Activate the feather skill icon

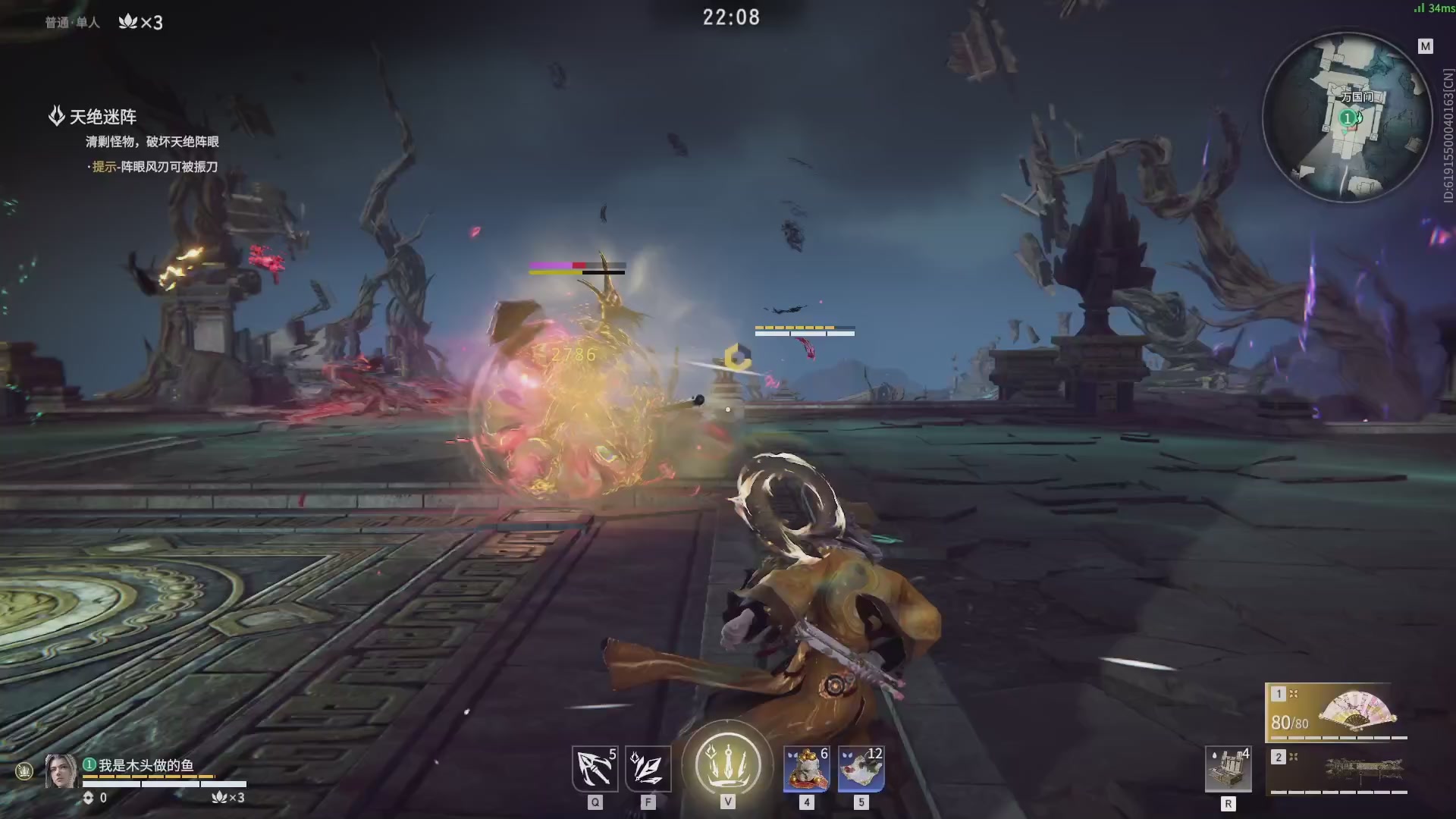pos(648,768)
